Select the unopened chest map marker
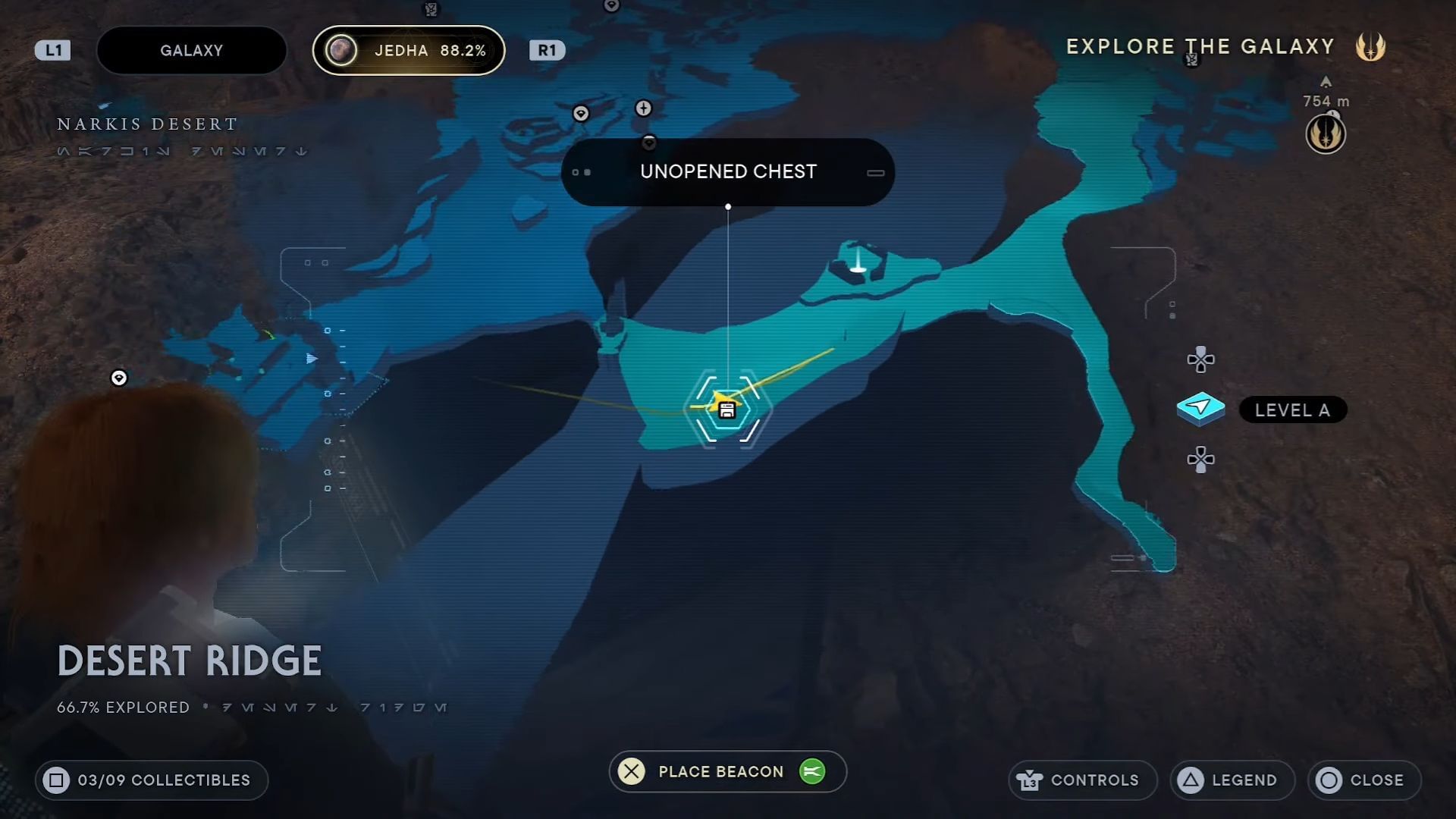 (x=726, y=410)
